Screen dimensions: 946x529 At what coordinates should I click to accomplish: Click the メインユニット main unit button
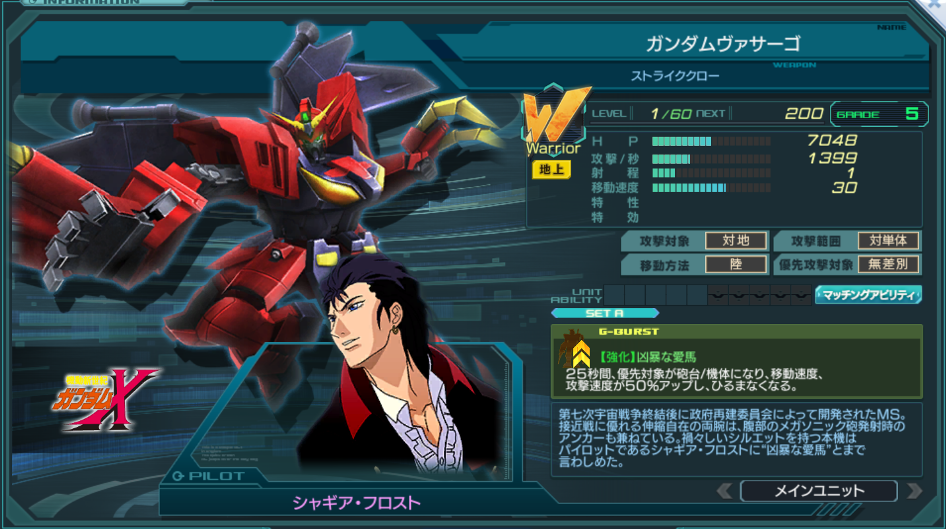tap(818, 491)
